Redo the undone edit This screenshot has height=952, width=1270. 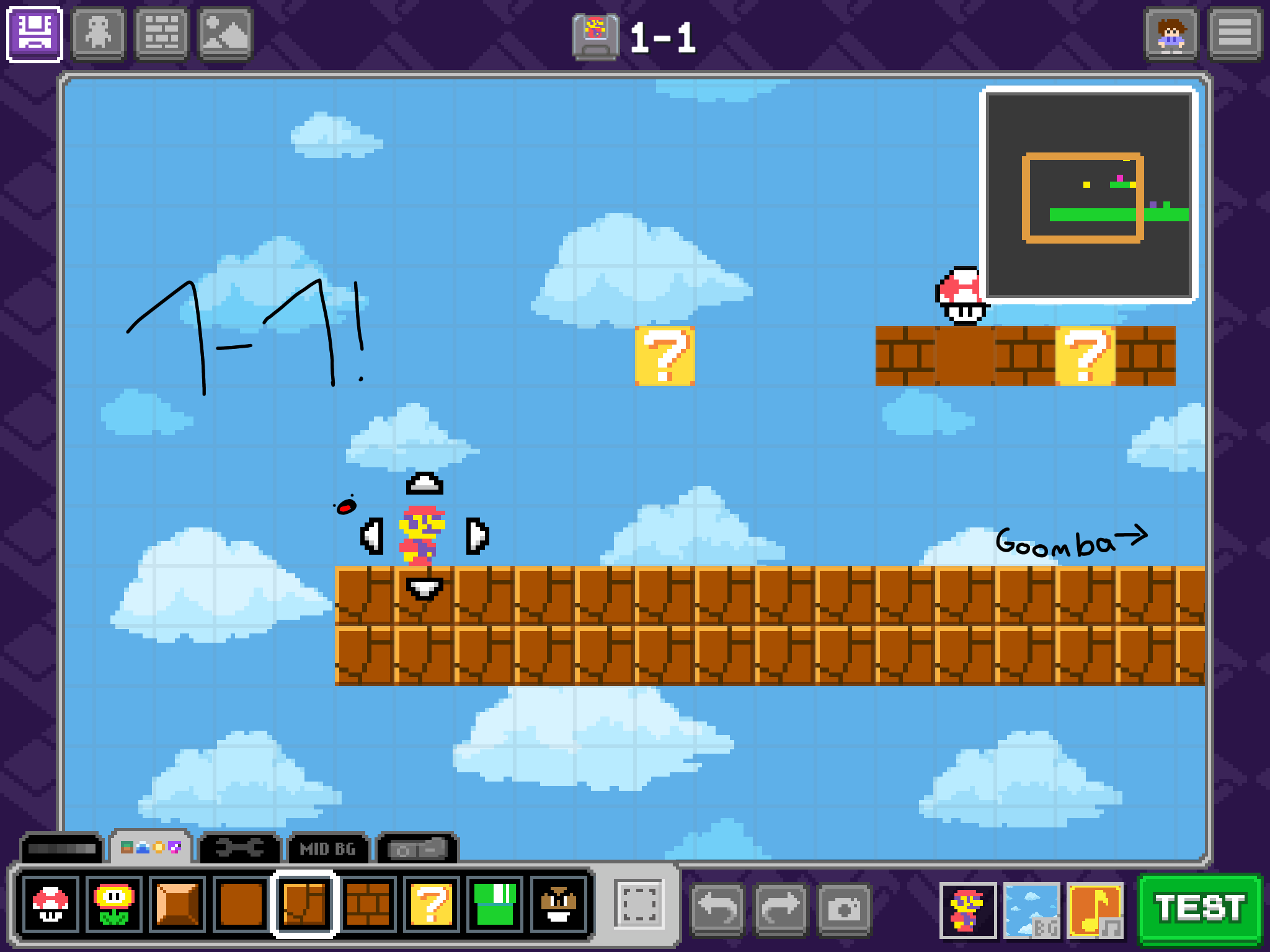[781, 909]
